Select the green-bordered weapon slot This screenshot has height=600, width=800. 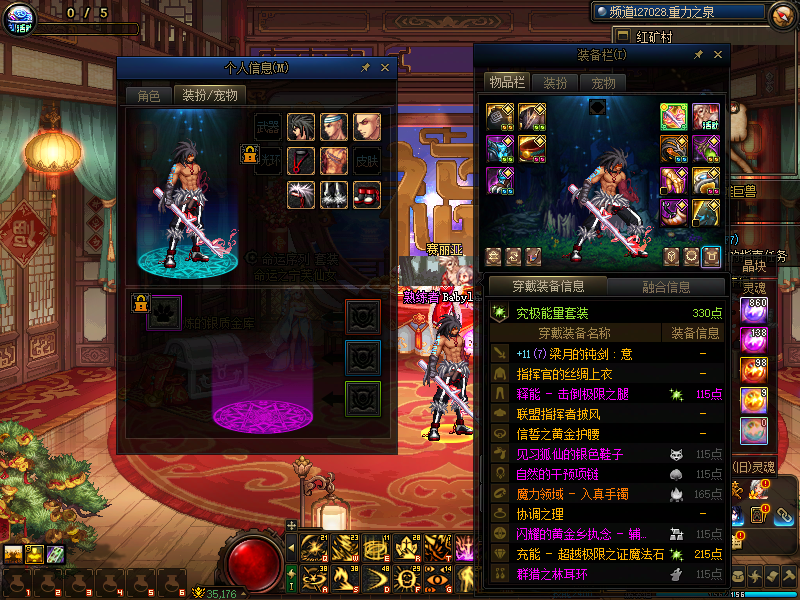[x=673, y=117]
